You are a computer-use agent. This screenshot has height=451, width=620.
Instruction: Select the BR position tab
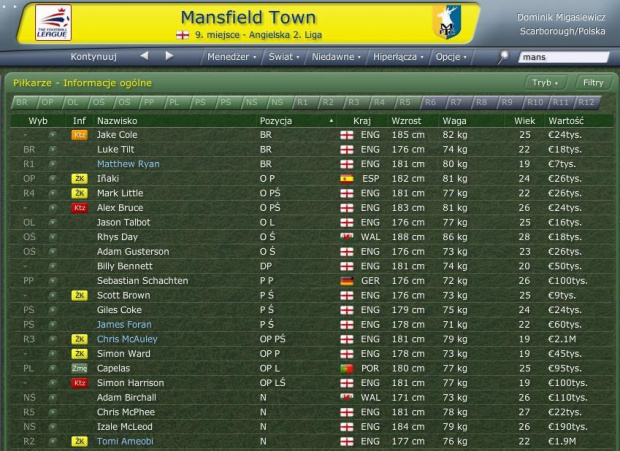point(22,102)
